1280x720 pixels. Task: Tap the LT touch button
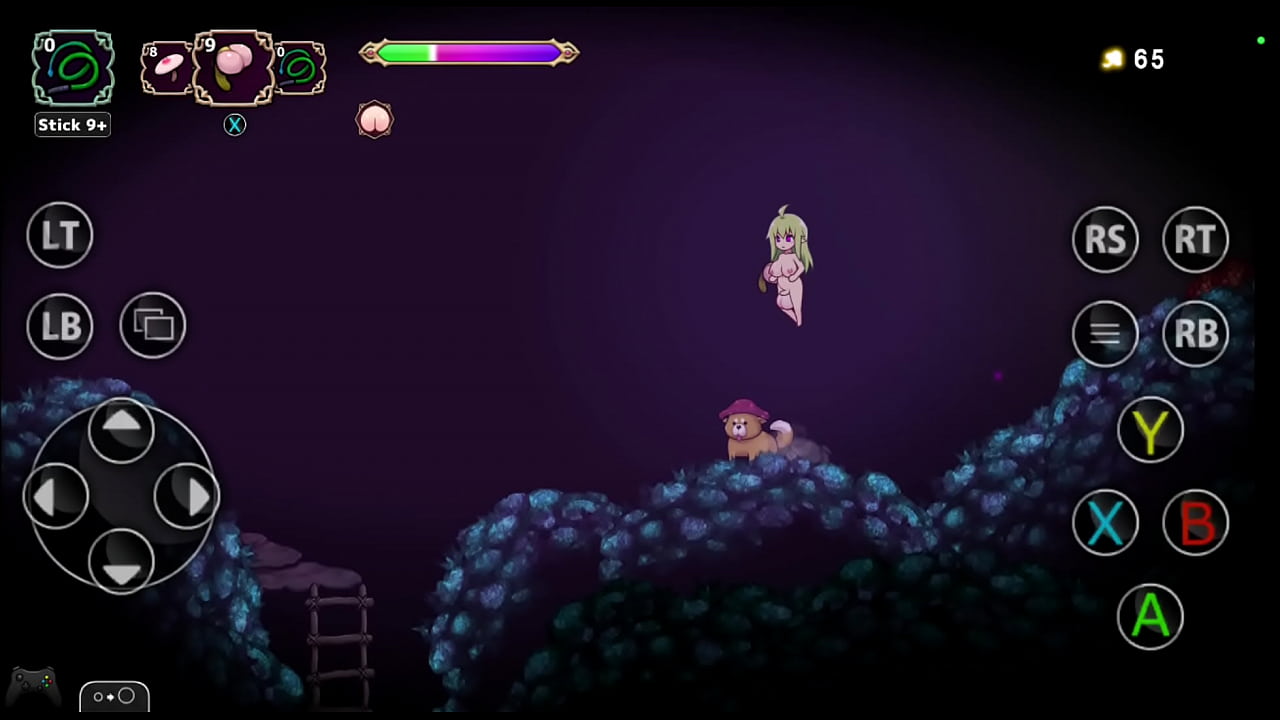pos(60,235)
